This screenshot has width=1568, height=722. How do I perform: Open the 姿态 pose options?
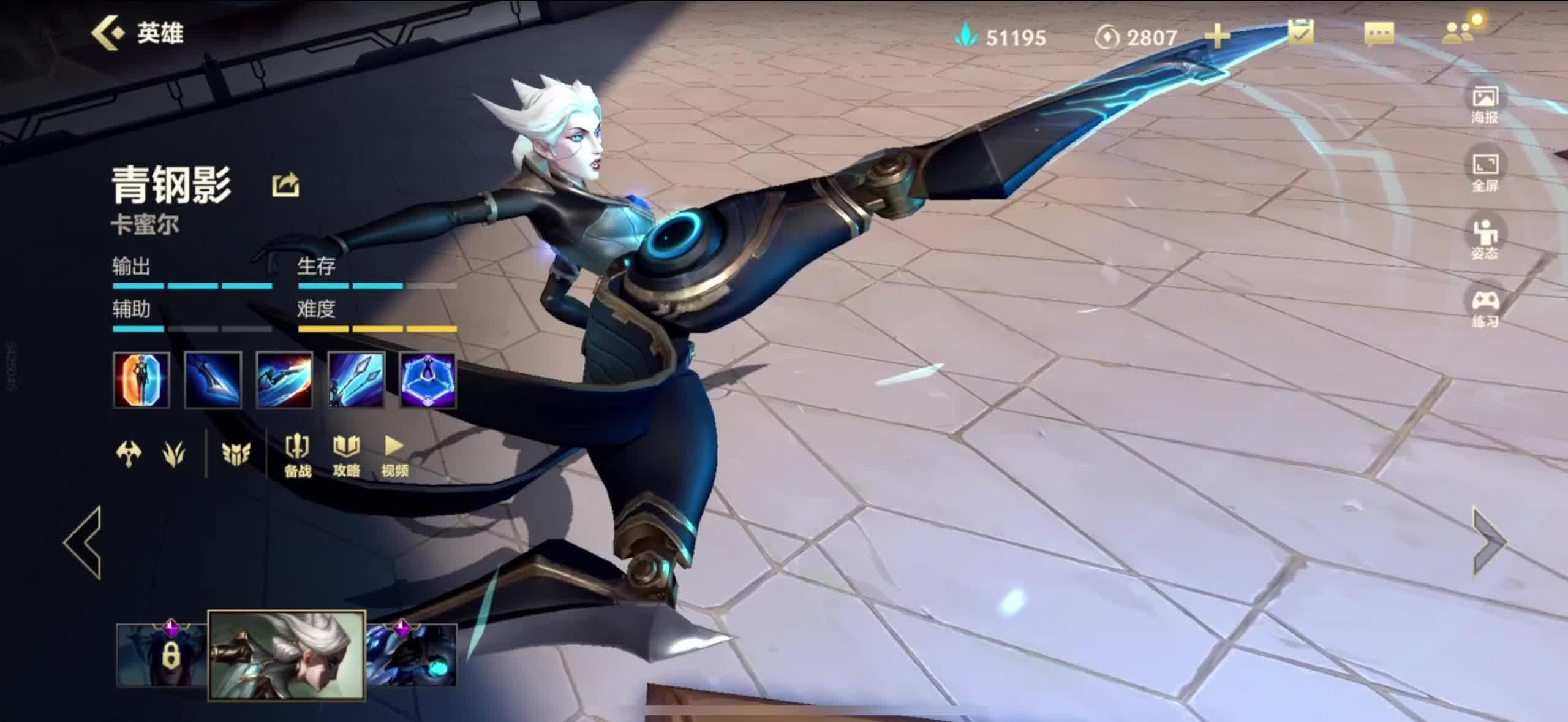coord(1485,239)
